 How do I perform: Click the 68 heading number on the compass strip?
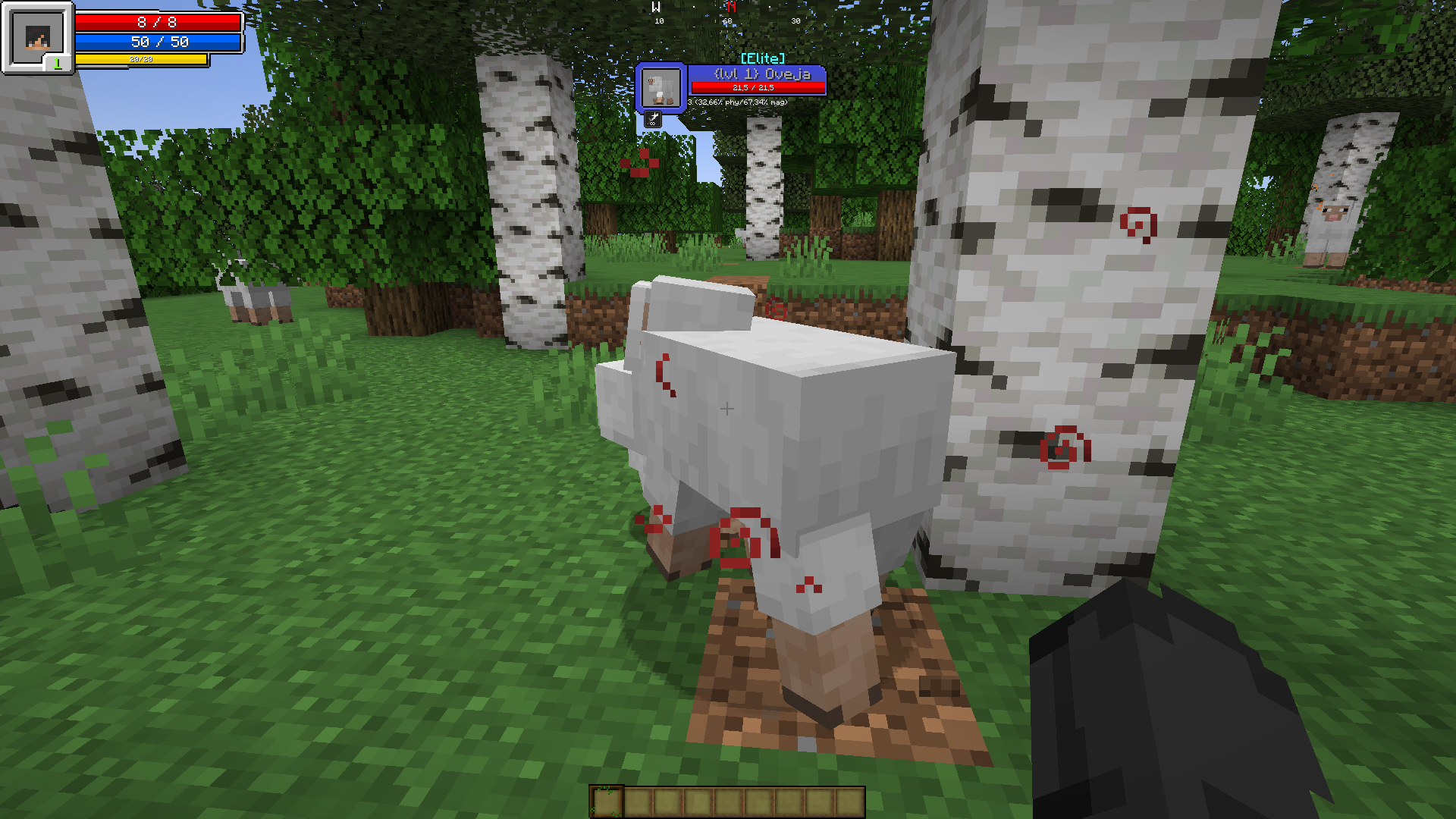(726, 21)
